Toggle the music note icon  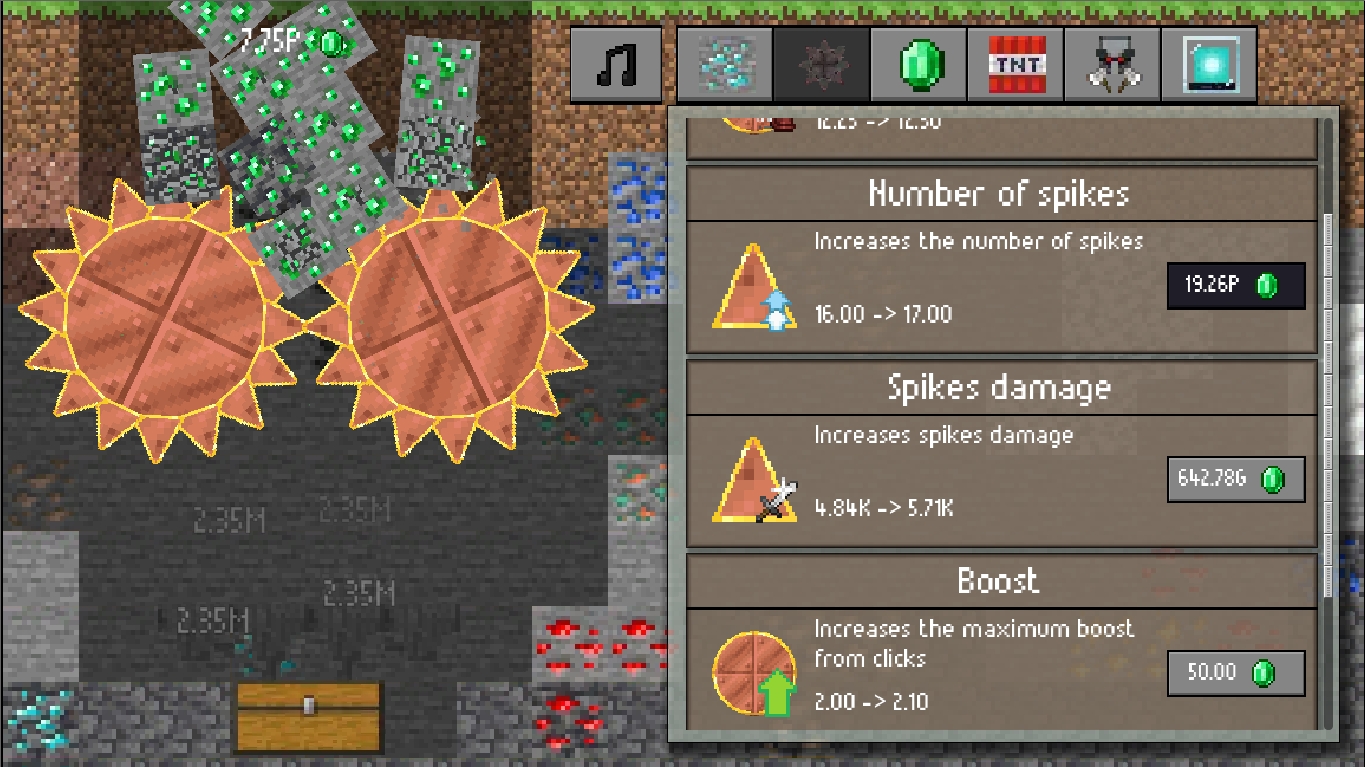(x=615, y=64)
